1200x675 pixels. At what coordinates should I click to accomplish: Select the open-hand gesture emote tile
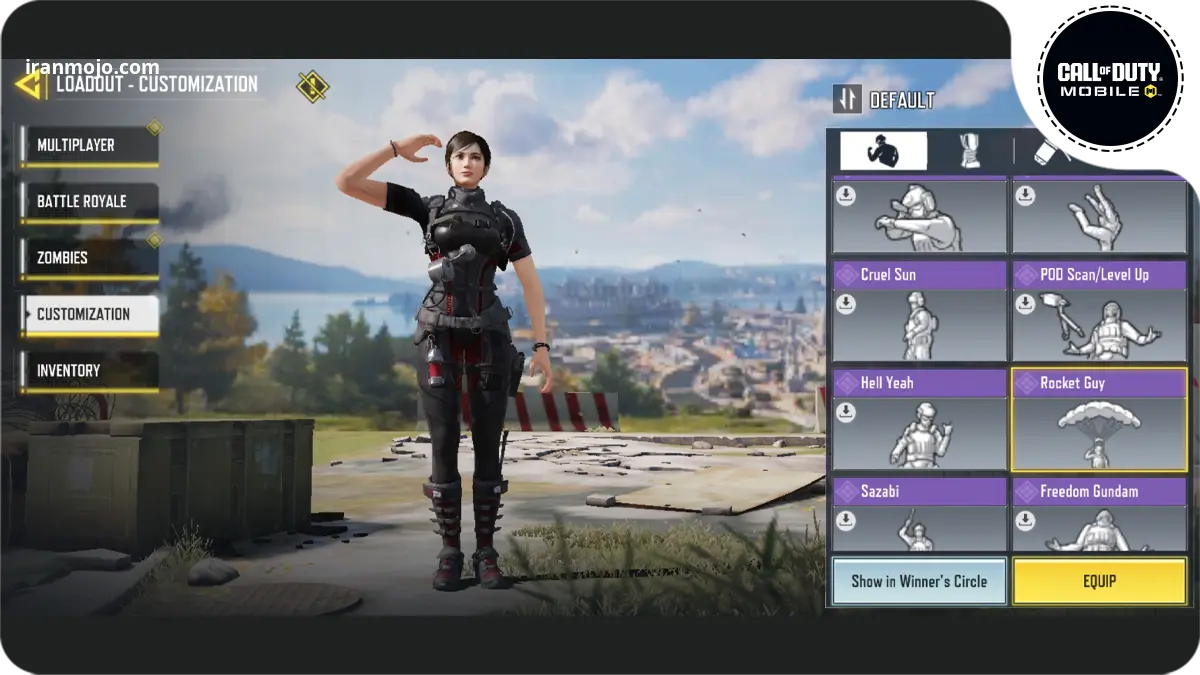(x=1099, y=216)
